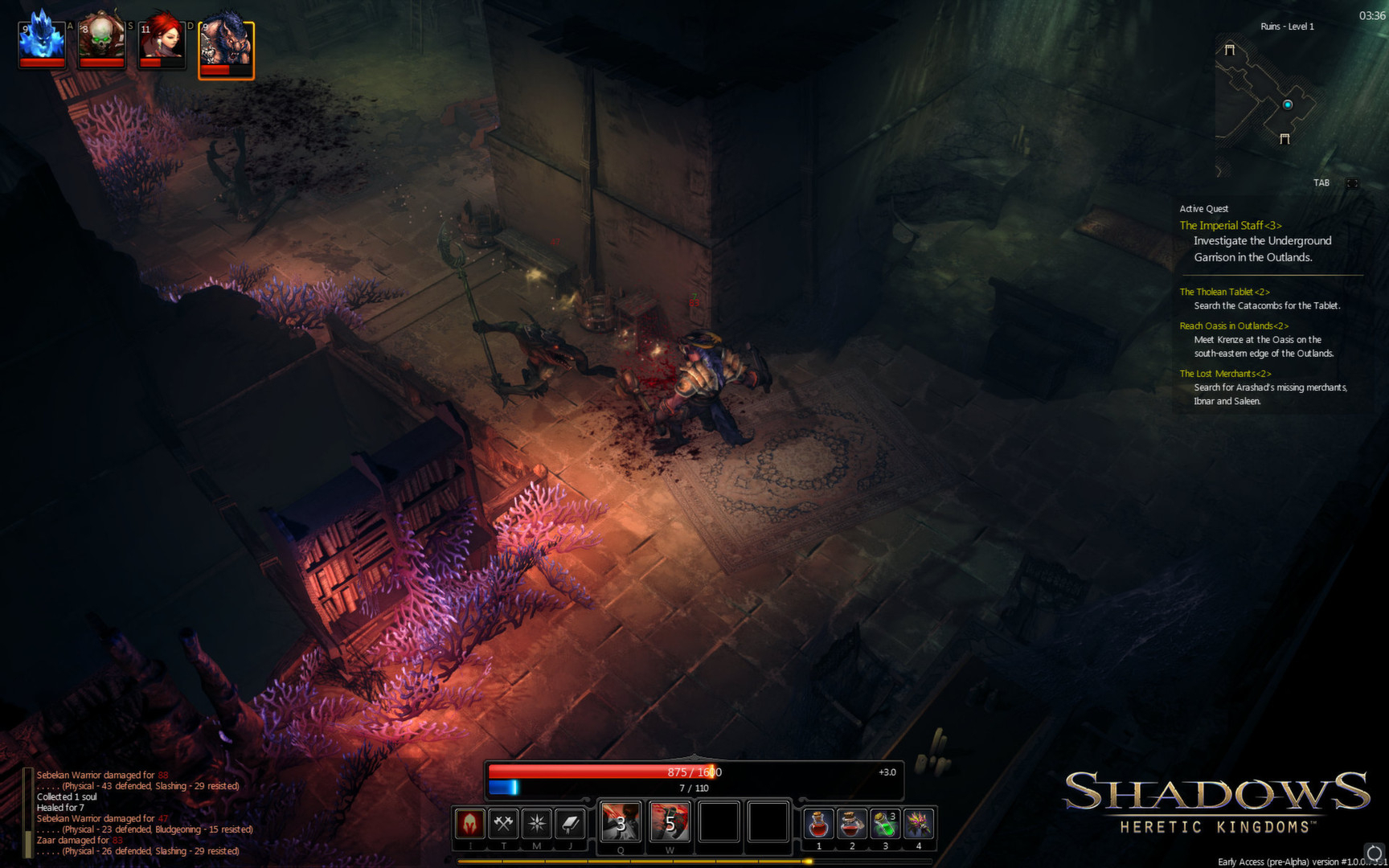Select the red-haired woman portrait
This screenshot has height=868, width=1389.
(162, 42)
